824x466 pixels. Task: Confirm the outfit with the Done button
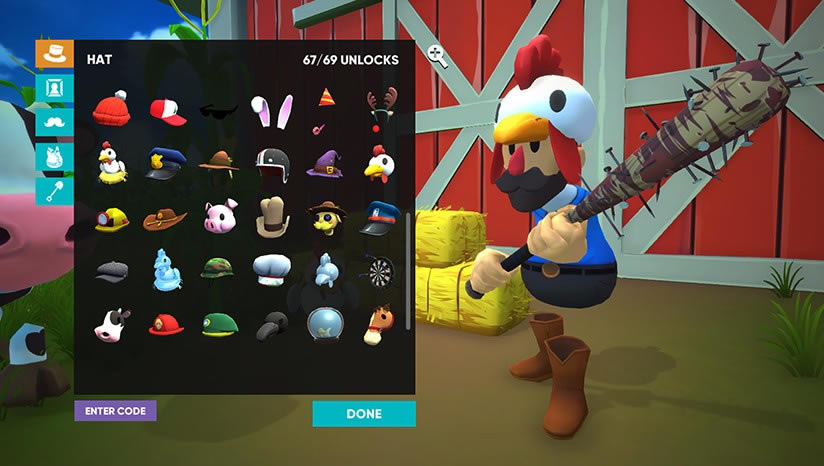[364, 414]
